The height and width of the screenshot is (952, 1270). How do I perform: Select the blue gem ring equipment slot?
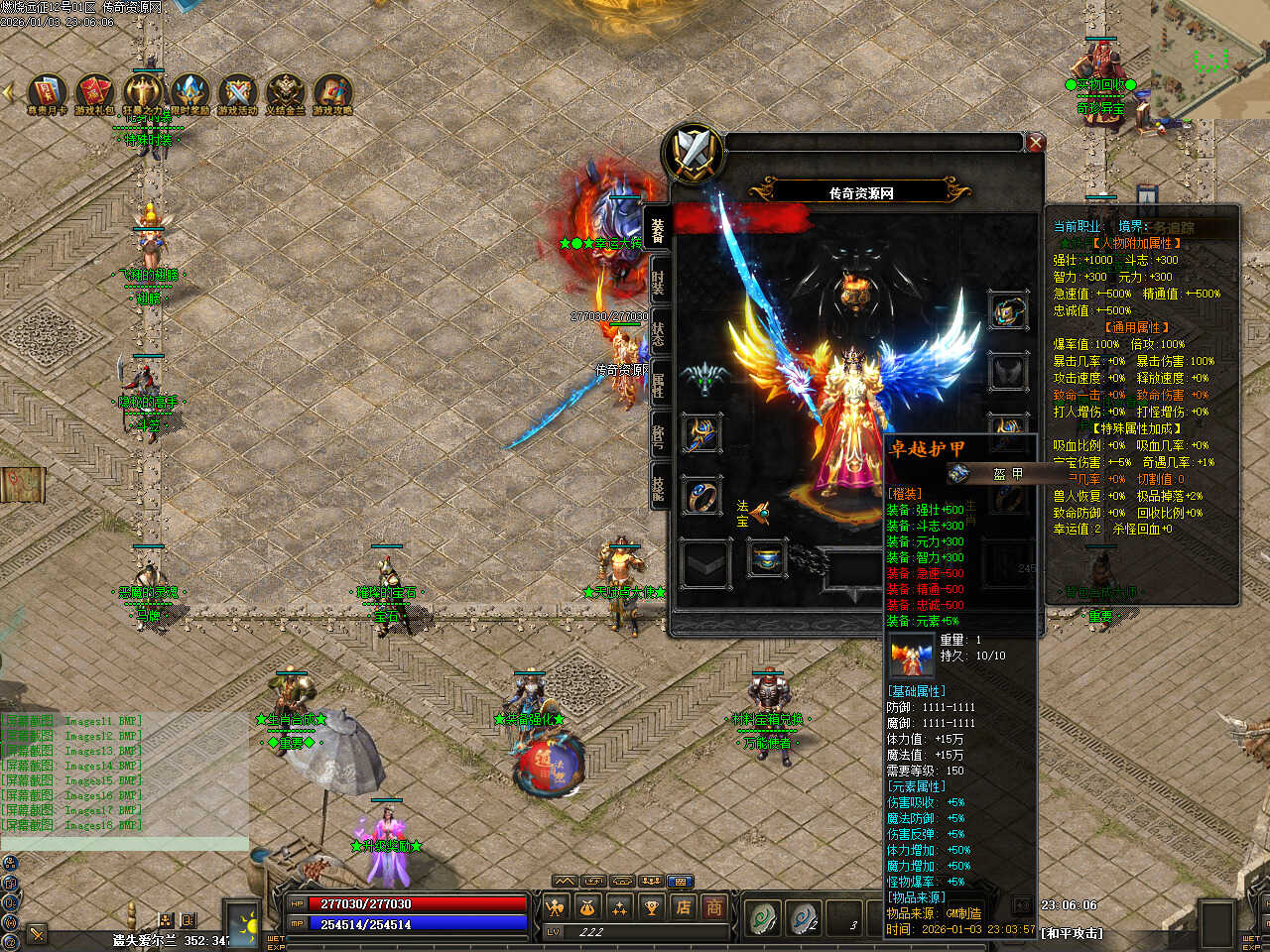tap(702, 495)
